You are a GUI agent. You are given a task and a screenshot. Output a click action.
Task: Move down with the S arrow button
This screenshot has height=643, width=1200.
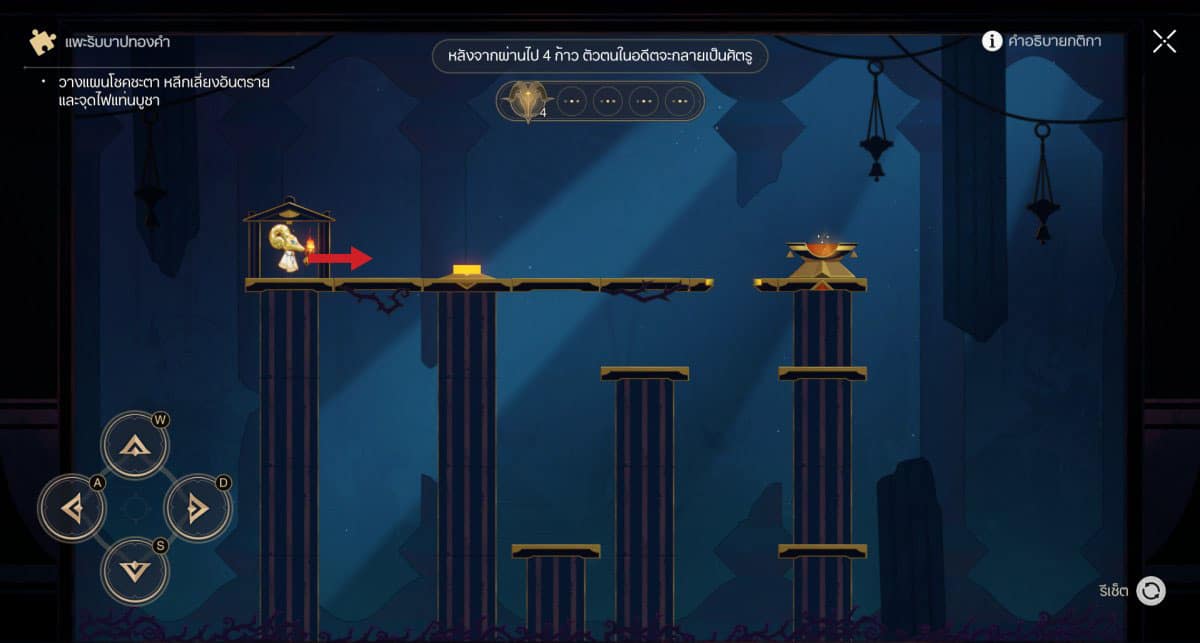pos(135,570)
